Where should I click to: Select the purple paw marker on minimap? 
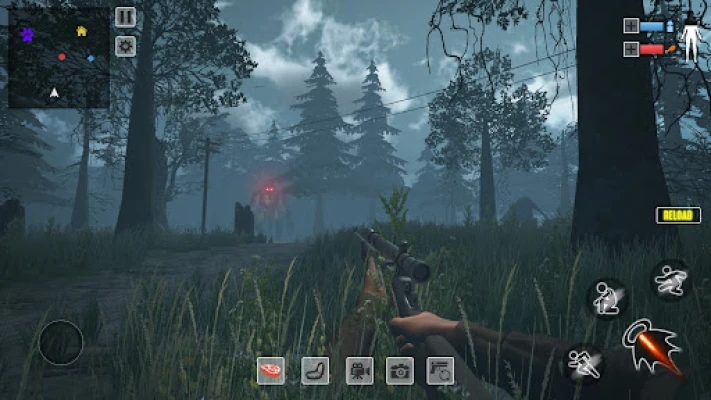[27, 35]
